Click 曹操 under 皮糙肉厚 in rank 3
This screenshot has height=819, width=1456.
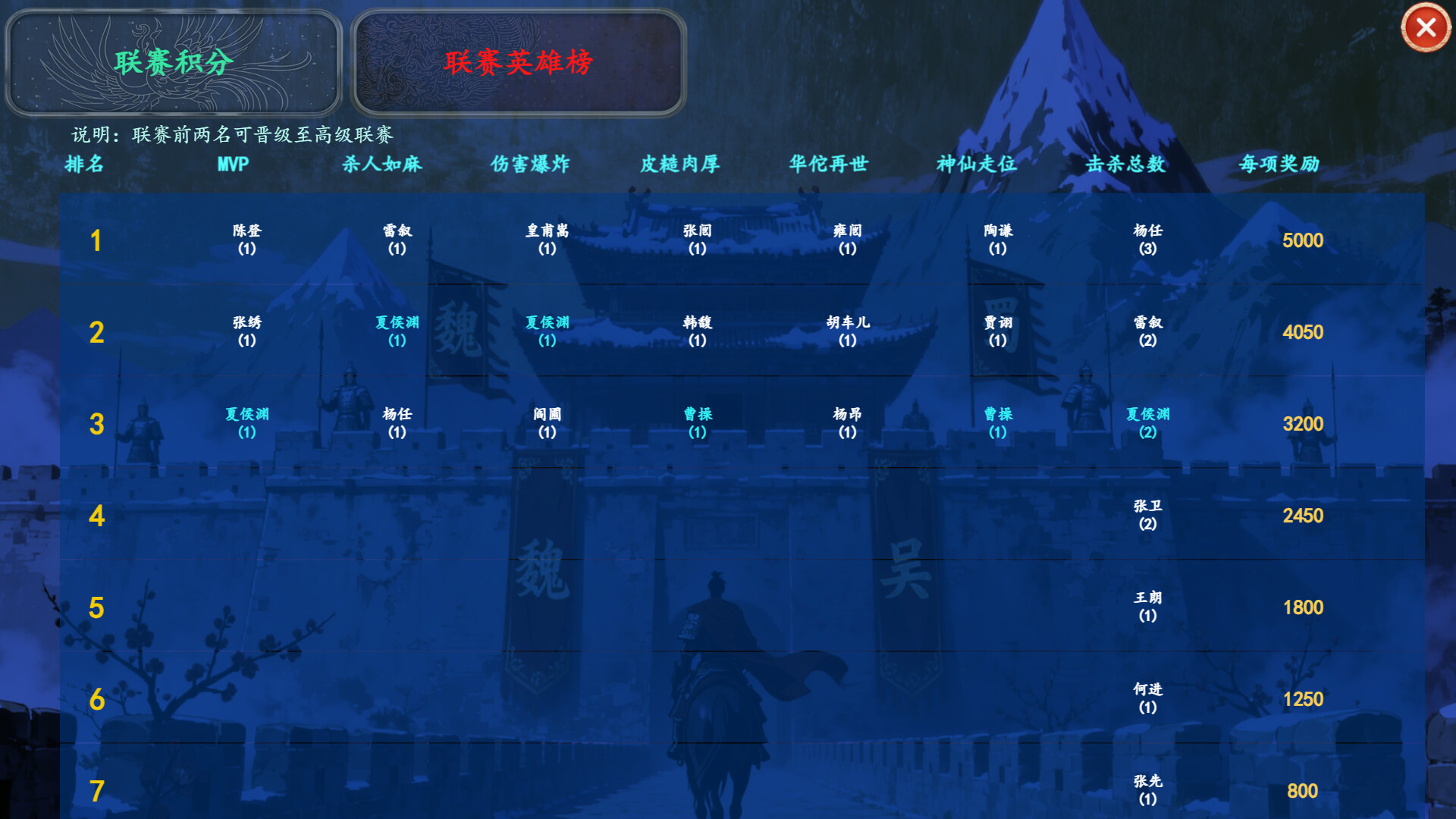(x=695, y=423)
